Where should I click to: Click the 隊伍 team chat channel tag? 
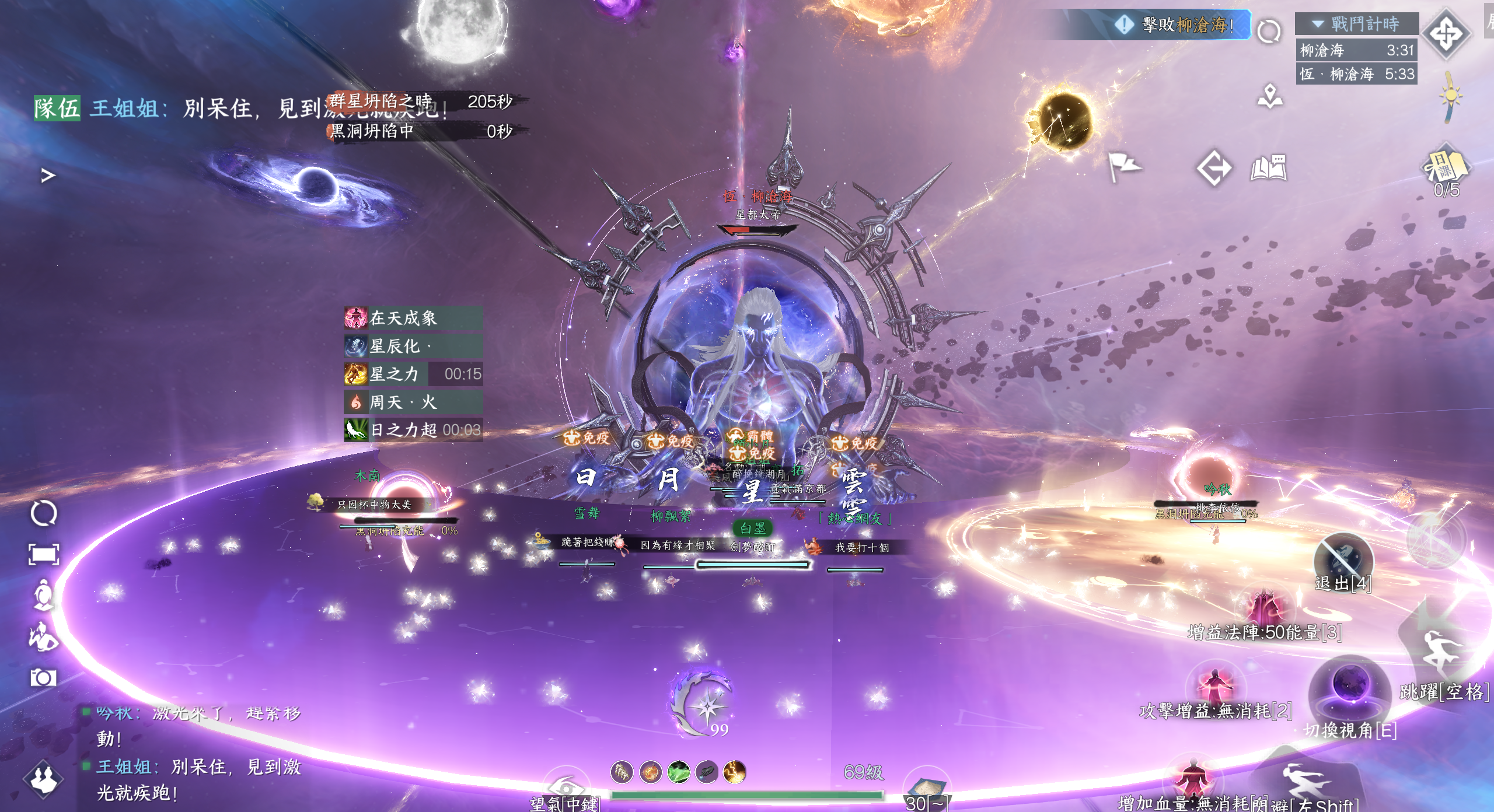[x=57, y=108]
